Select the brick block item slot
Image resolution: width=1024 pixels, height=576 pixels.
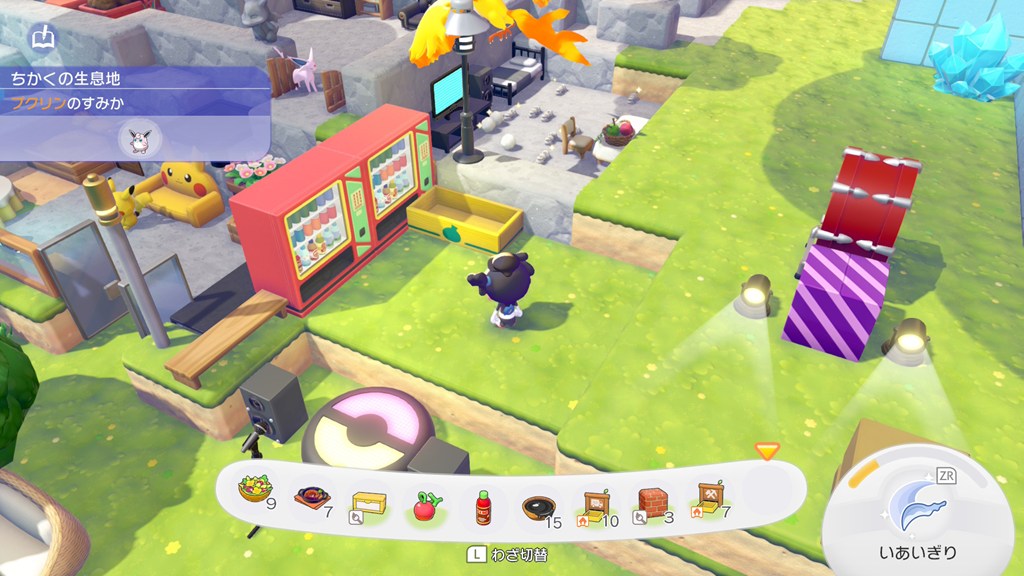coord(652,502)
